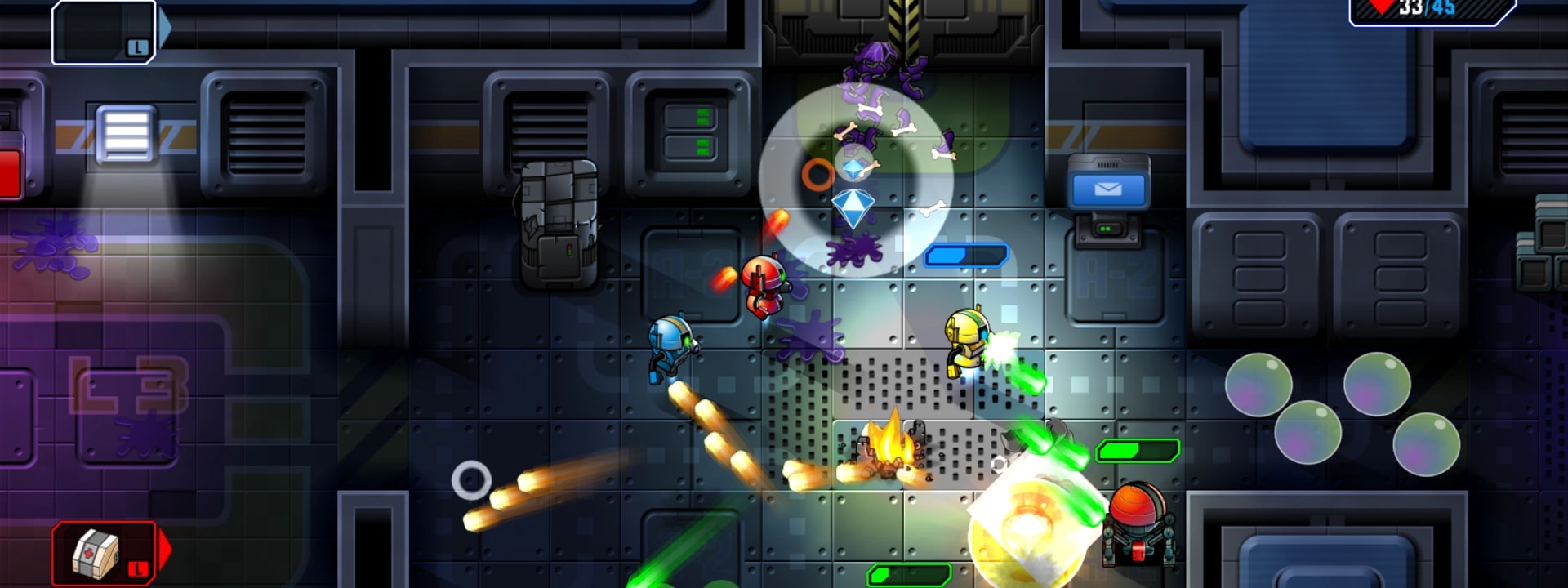Viewport: 1568px width, 588px height.
Task: Select the medkit item slot
Action: click(104, 553)
